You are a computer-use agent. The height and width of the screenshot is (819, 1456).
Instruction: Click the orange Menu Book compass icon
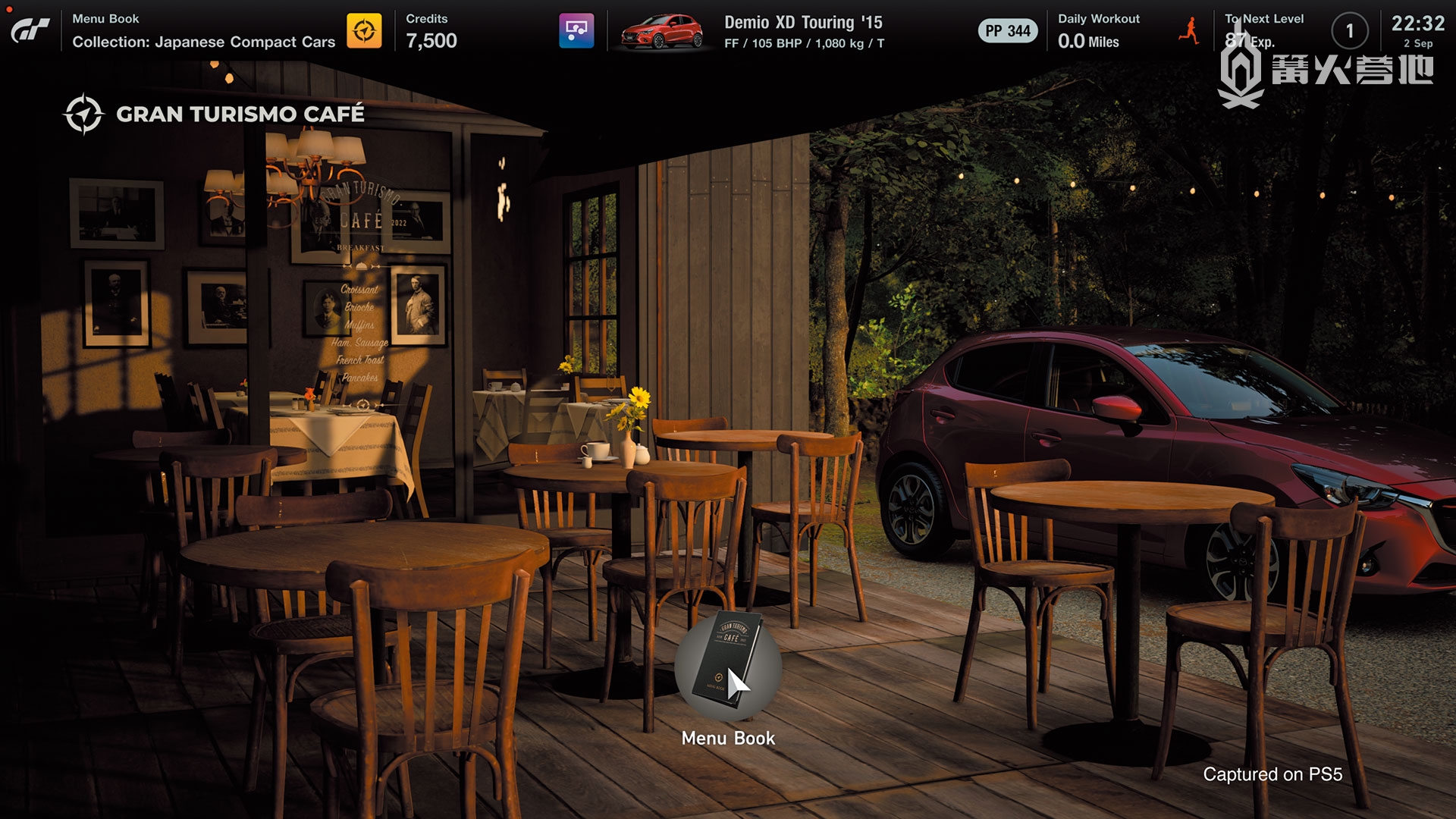pyautogui.click(x=364, y=31)
